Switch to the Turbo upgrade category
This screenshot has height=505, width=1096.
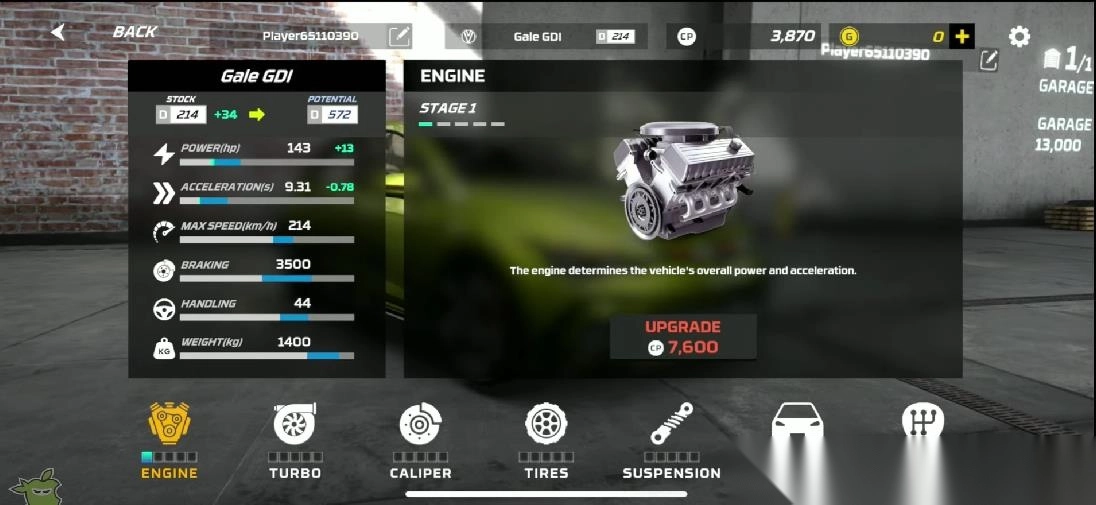(295, 440)
